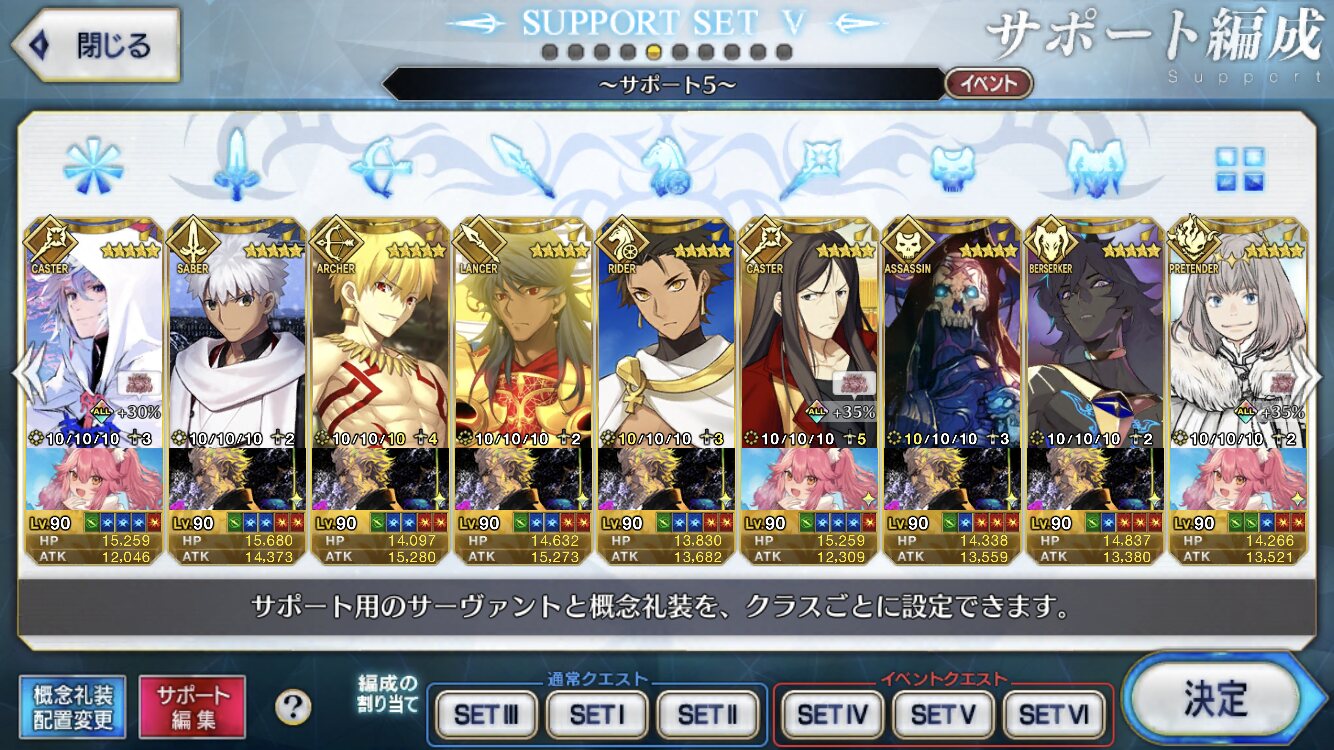Image resolution: width=1334 pixels, height=750 pixels.
Task: Open 概念礼装 配置変更 menu
Action: 72,706
